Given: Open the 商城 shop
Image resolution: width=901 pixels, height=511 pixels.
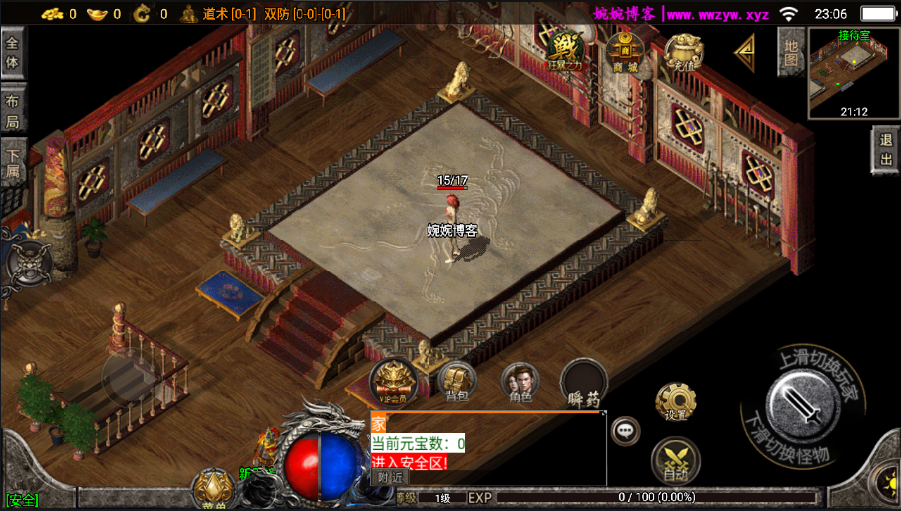Looking at the screenshot, I should [x=625, y=50].
